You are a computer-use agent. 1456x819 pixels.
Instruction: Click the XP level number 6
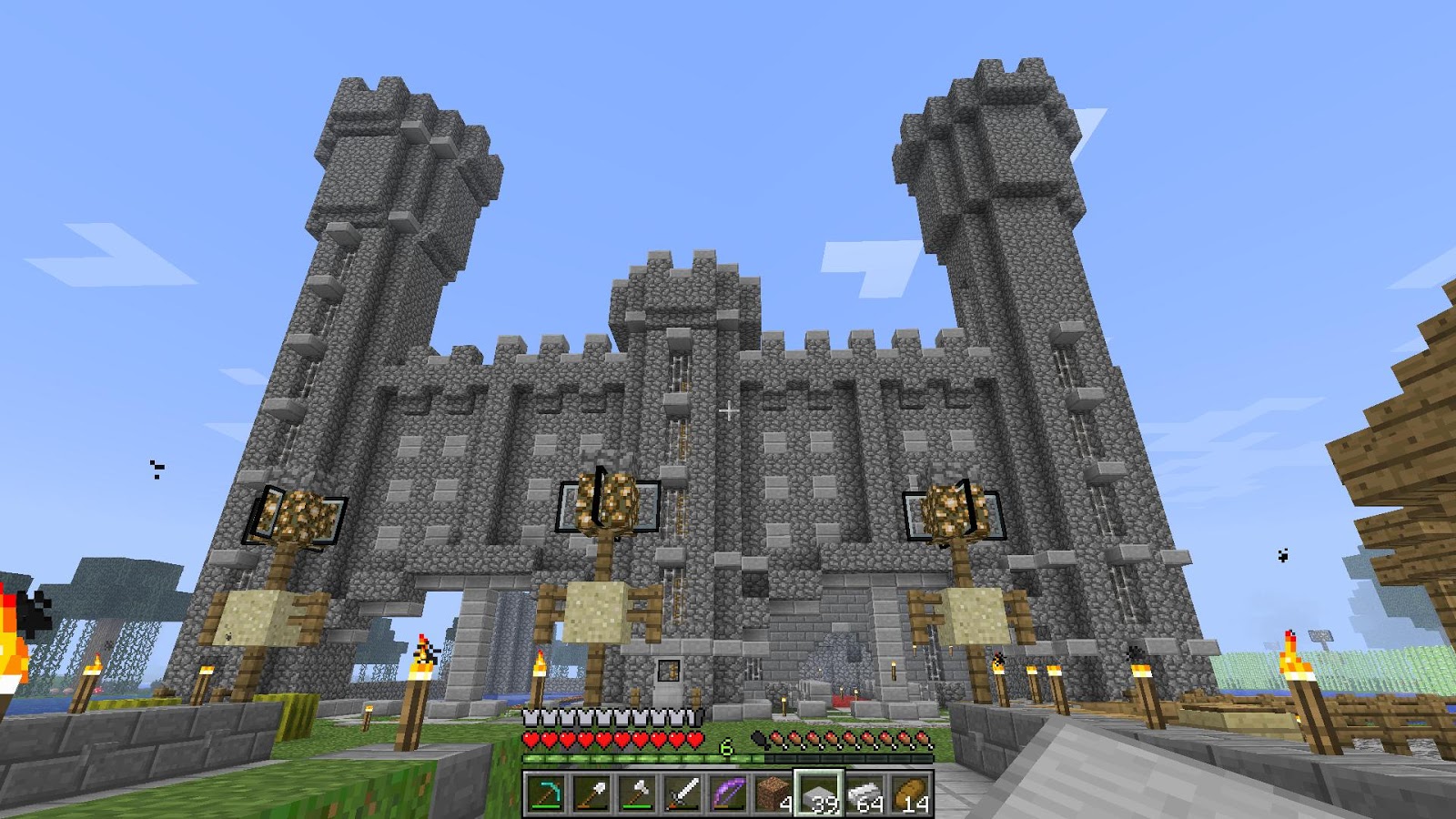click(725, 746)
